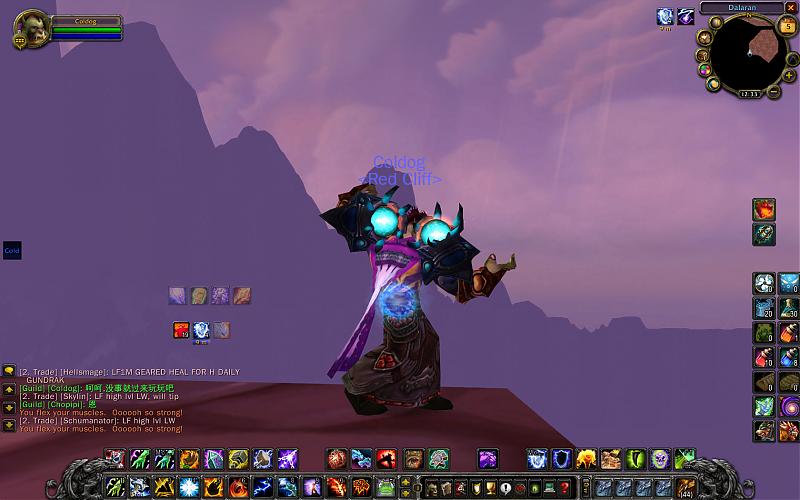Cast the red heart ability icon
800x500 pixels.
[x=385, y=459]
